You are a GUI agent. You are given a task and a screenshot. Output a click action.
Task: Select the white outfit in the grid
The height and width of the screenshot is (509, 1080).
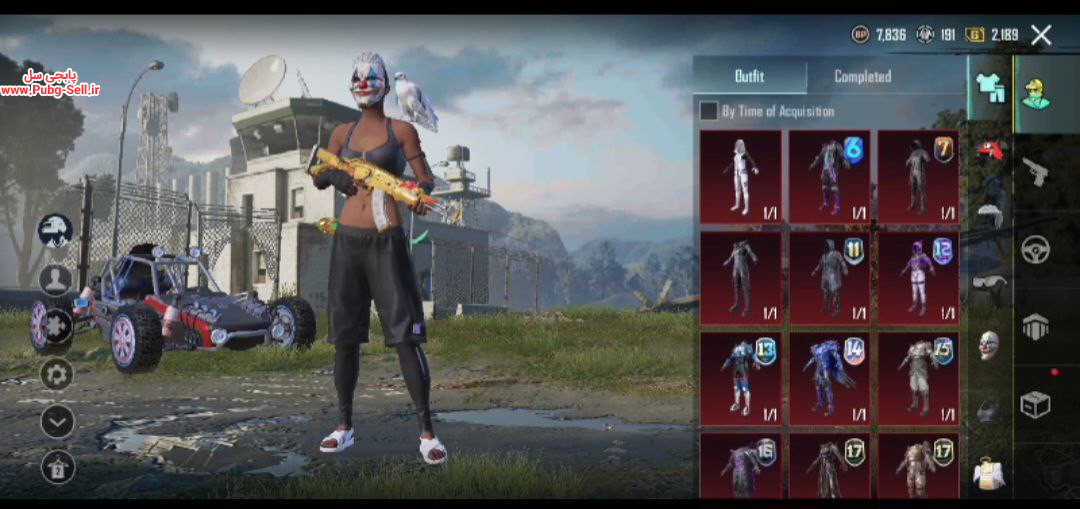[741, 177]
